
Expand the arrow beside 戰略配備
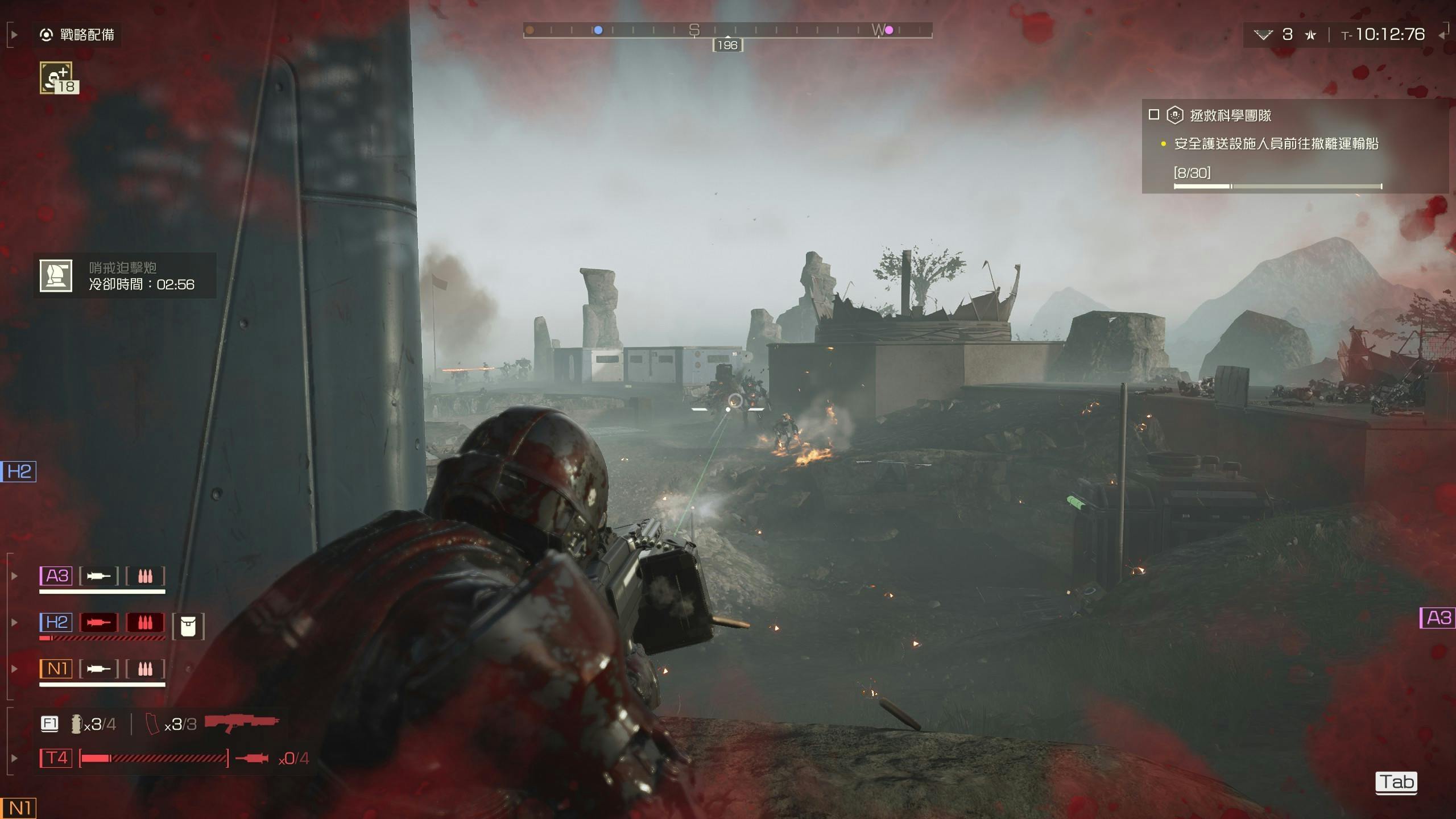pos(14,35)
